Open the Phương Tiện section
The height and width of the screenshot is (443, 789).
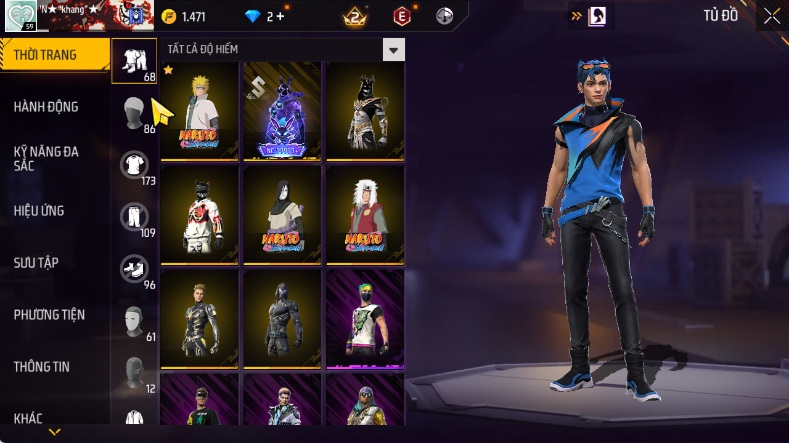coord(49,314)
